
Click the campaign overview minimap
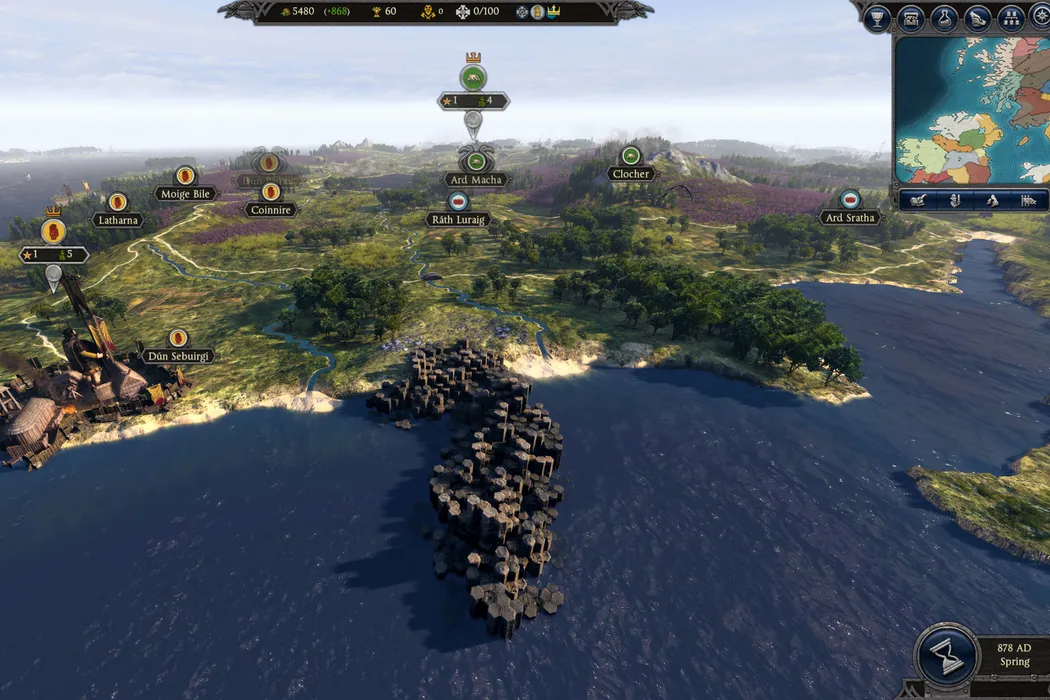point(972,110)
